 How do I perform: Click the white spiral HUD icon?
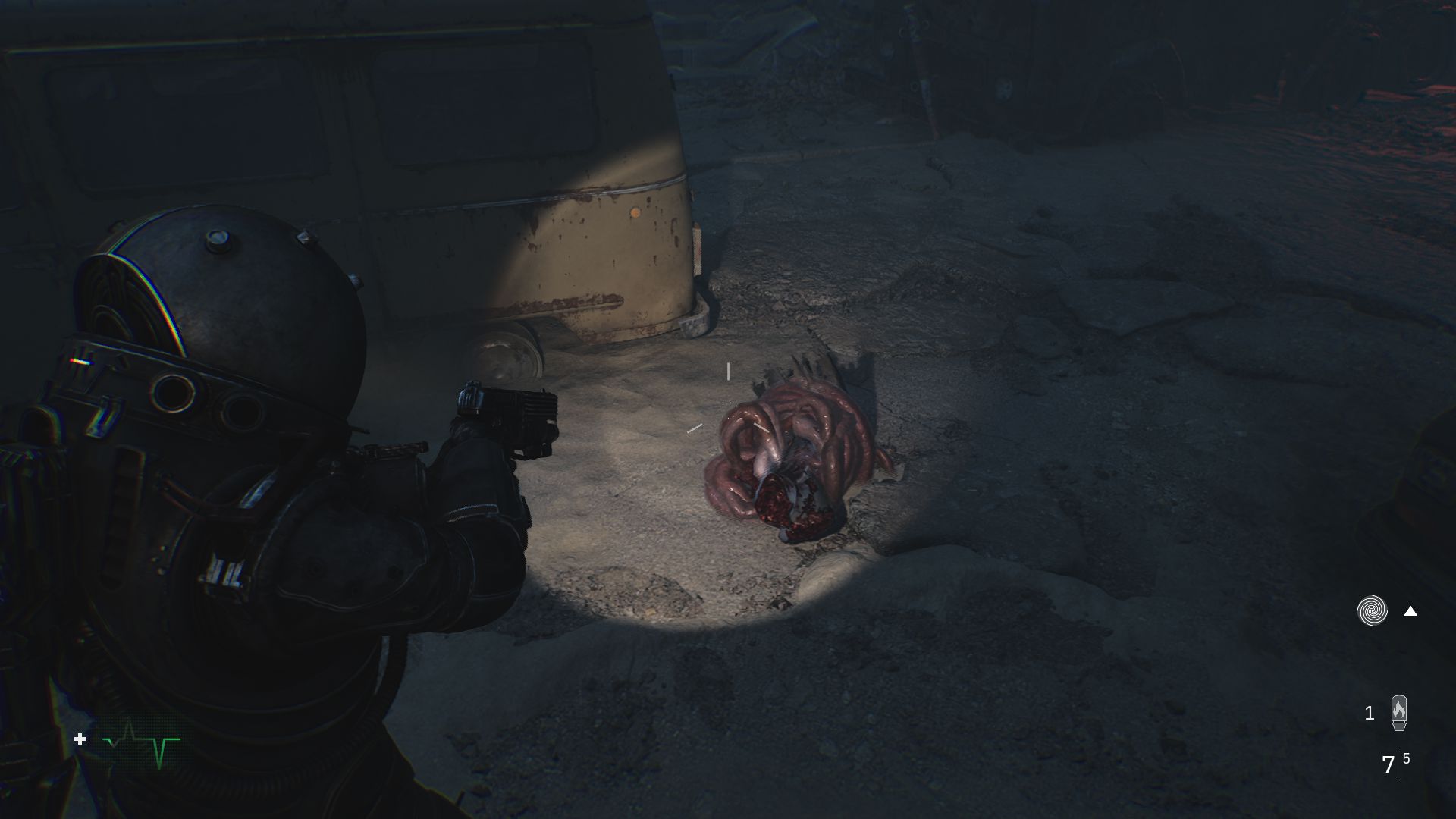(1372, 611)
